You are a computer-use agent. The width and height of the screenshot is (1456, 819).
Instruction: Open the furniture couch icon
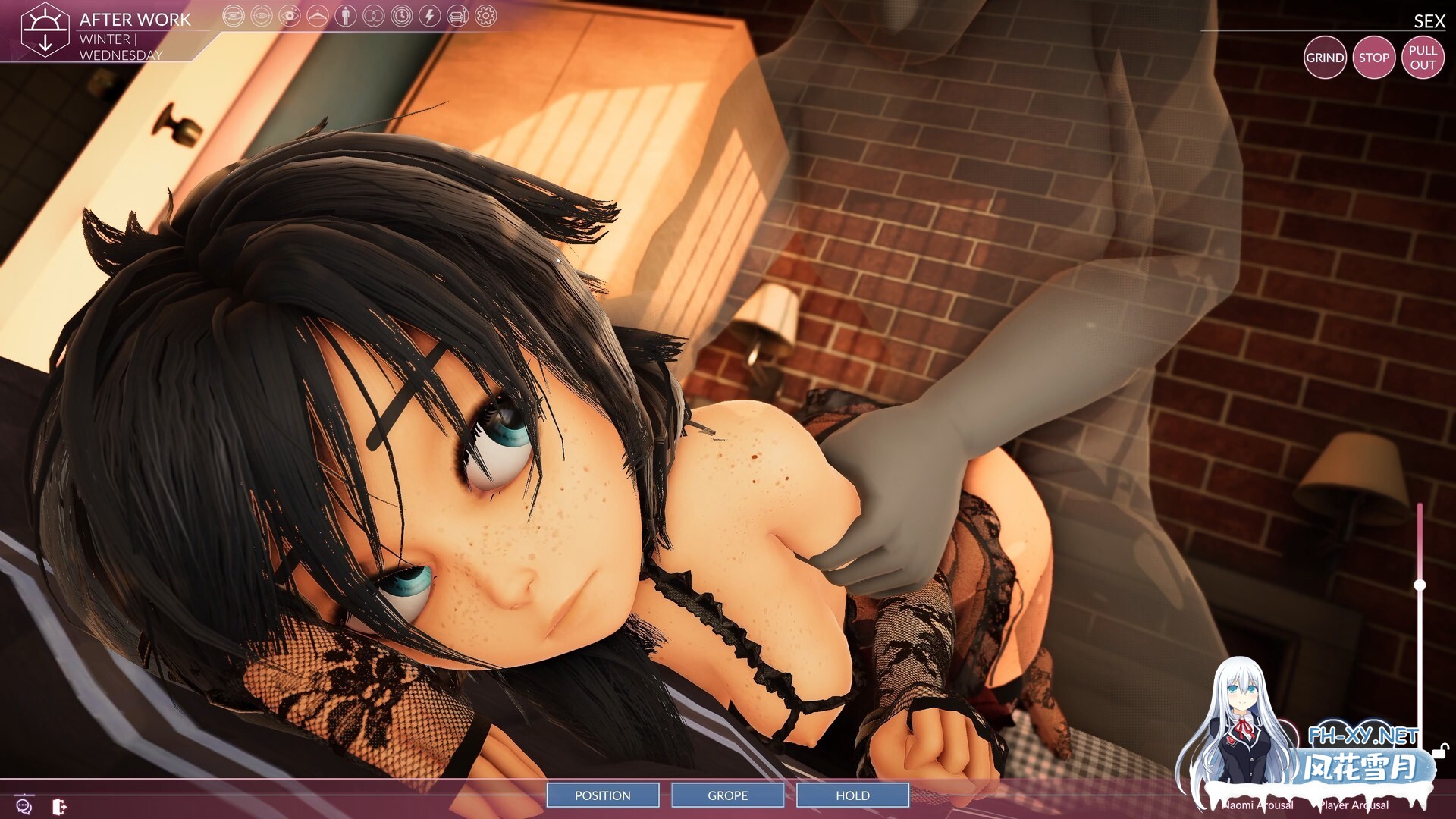pos(457,16)
